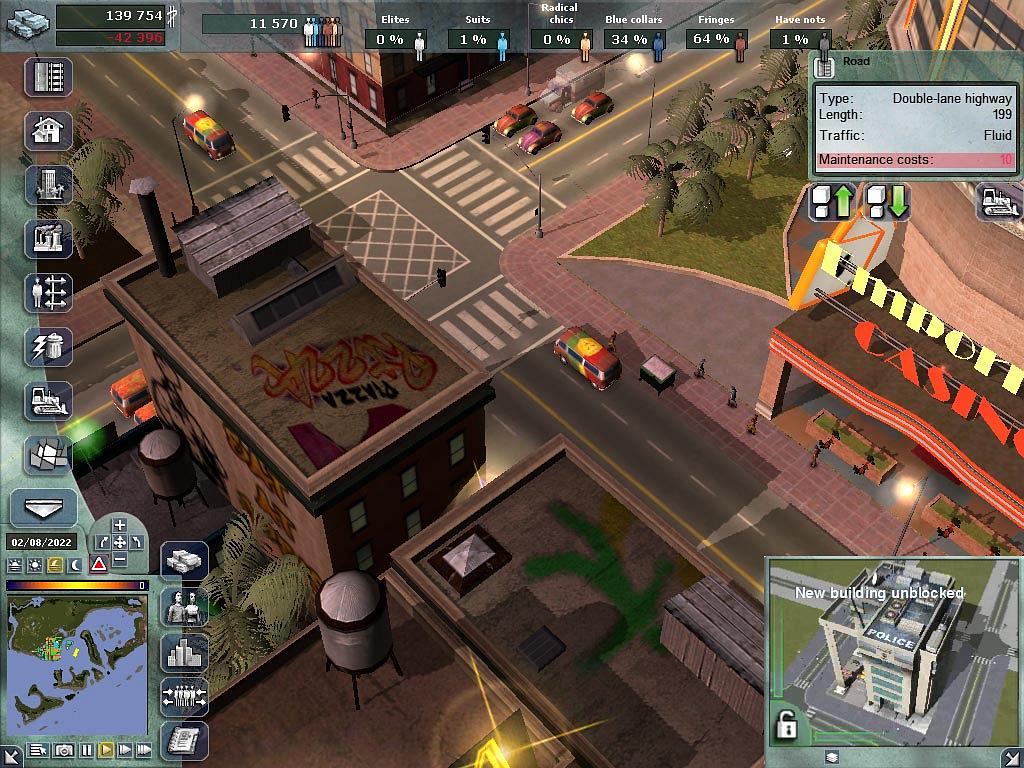Open the population cultures panel with two people
This screenshot has width=1024, height=768.
[x=185, y=607]
